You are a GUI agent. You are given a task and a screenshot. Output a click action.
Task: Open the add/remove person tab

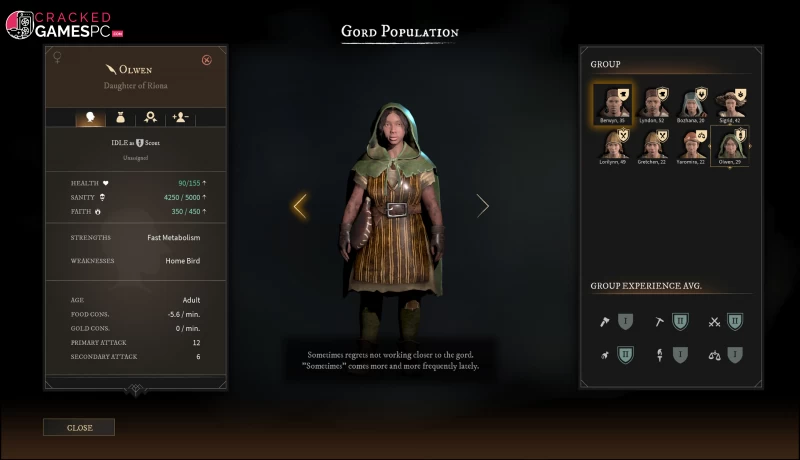(x=181, y=117)
